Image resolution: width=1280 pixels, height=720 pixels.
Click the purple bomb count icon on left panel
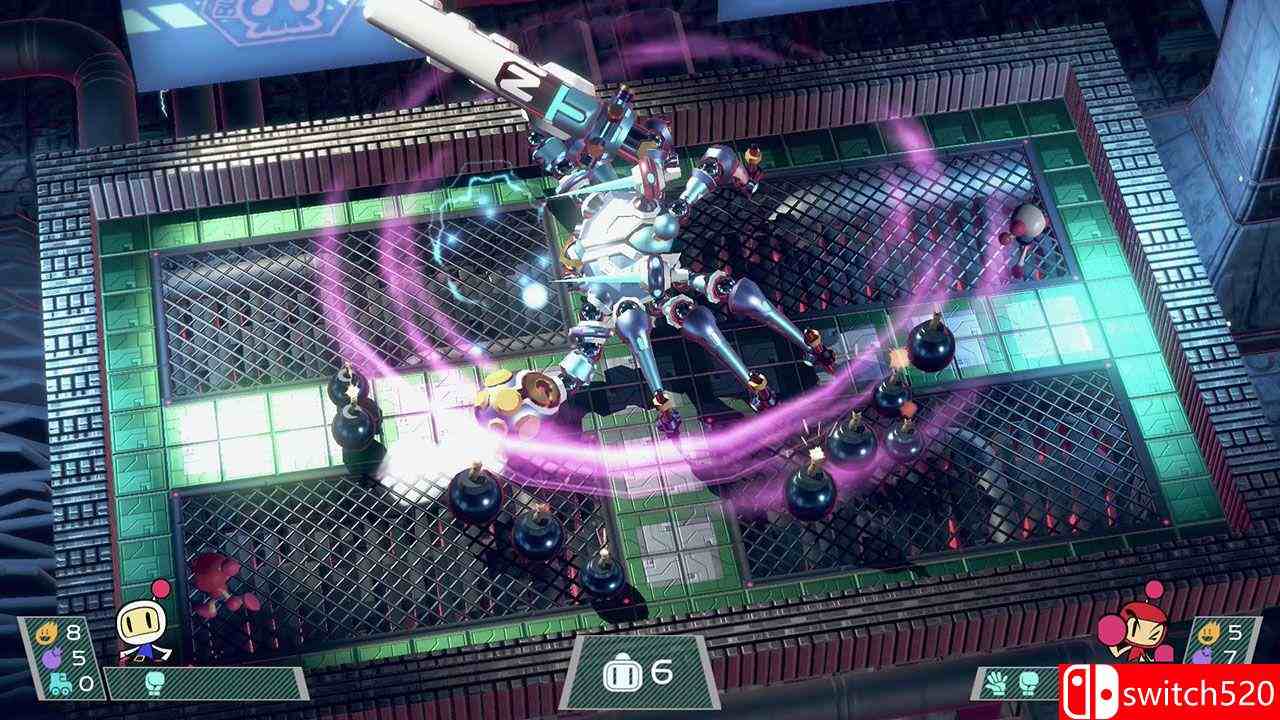pos(52,658)
